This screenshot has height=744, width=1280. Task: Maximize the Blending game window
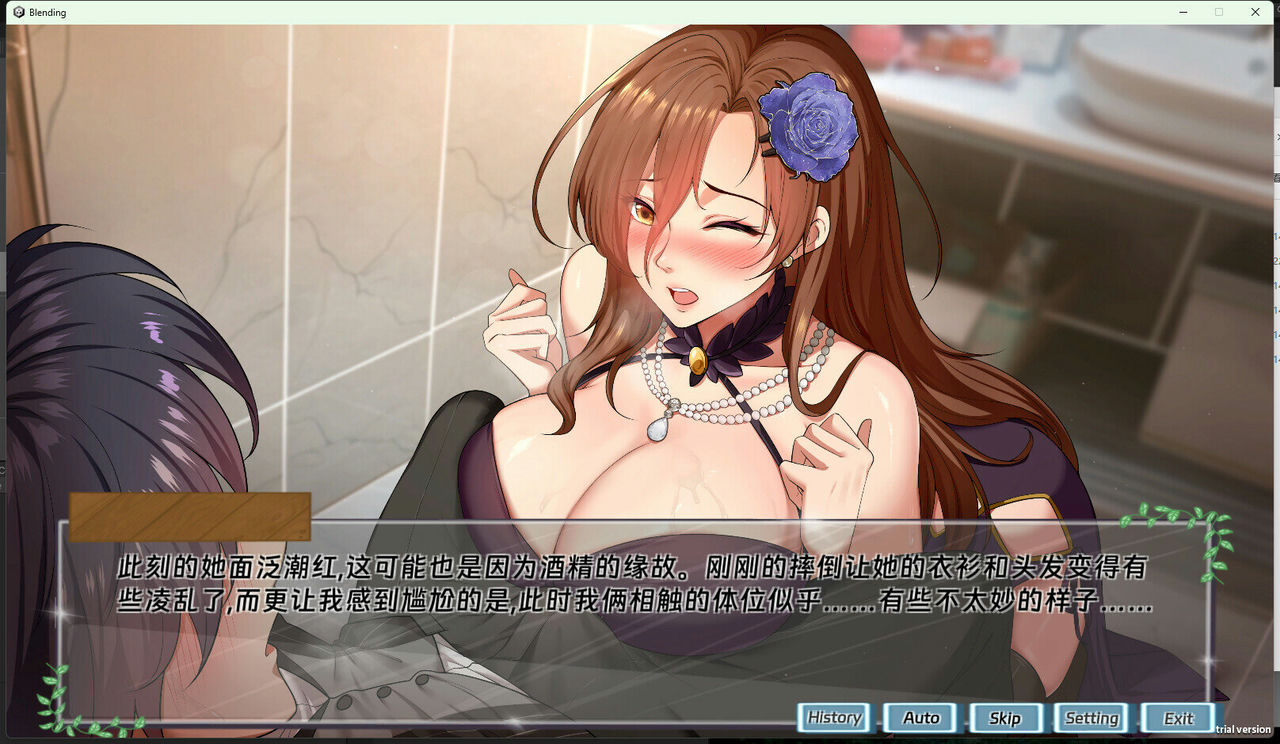point(1218,12)
